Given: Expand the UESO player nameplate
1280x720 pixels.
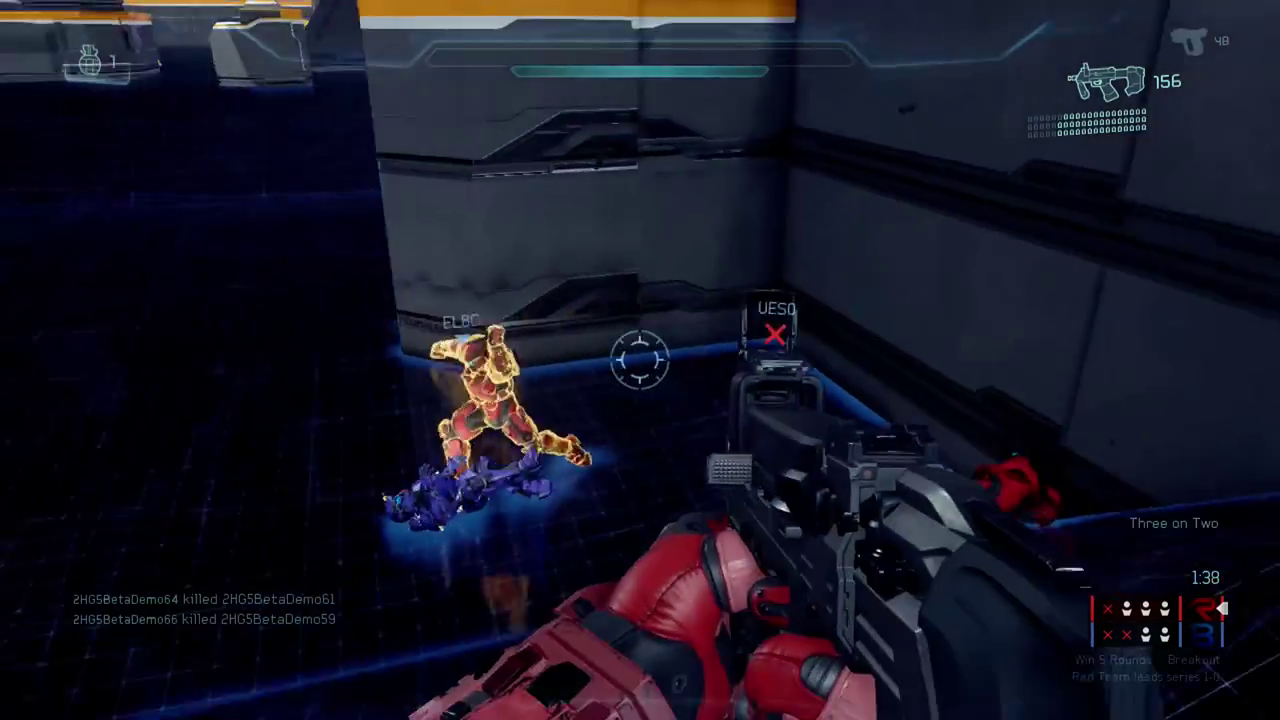Looking at the screenshot, I should (x=776, y=309).
